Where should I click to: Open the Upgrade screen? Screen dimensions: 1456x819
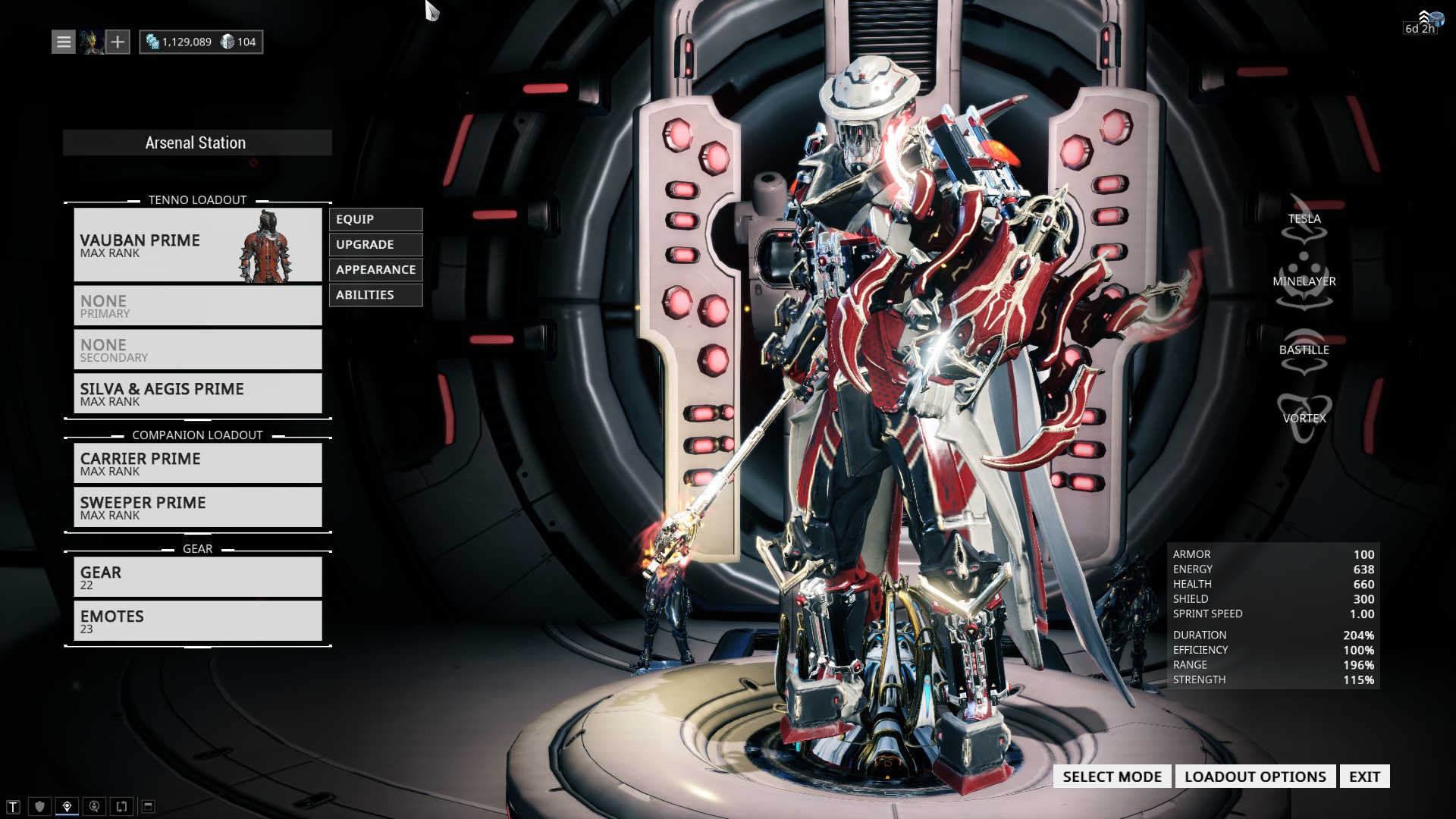click(375, 244)
